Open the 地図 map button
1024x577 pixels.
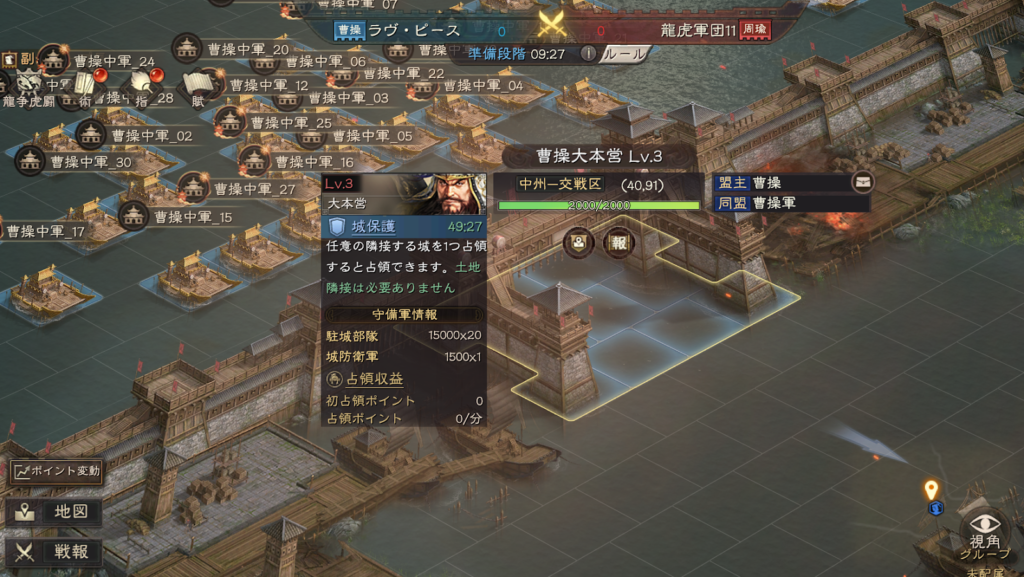pyautogui.click(x=56, y=513)
